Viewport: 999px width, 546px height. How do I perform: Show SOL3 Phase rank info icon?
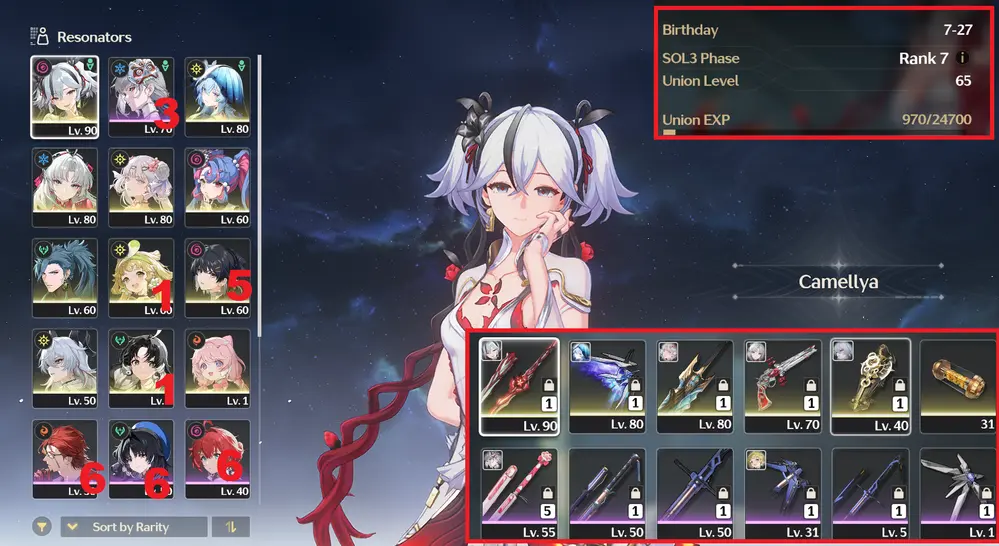click(963, 58)
